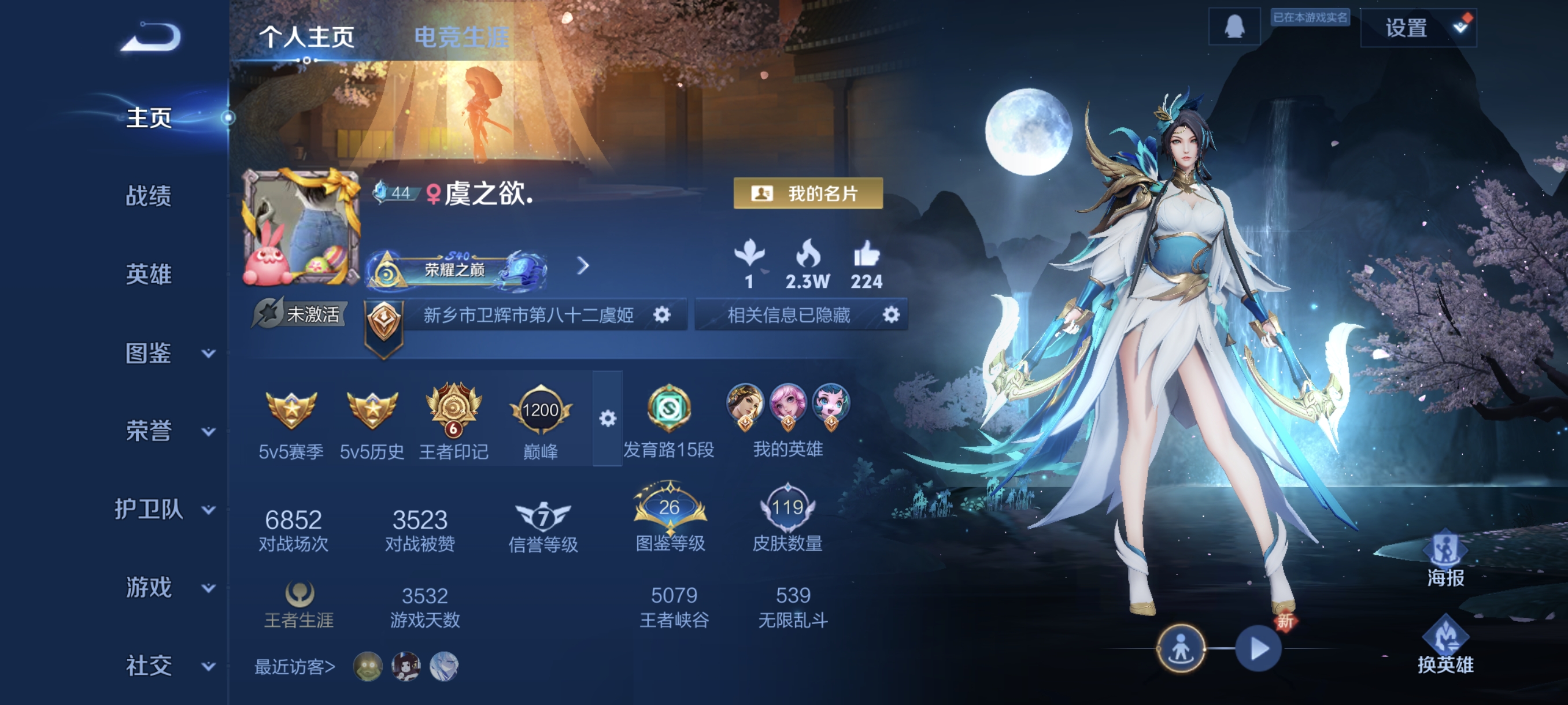
Task: Open the 发育路15段 lane rank badge
Action: (x=668, y=409)
